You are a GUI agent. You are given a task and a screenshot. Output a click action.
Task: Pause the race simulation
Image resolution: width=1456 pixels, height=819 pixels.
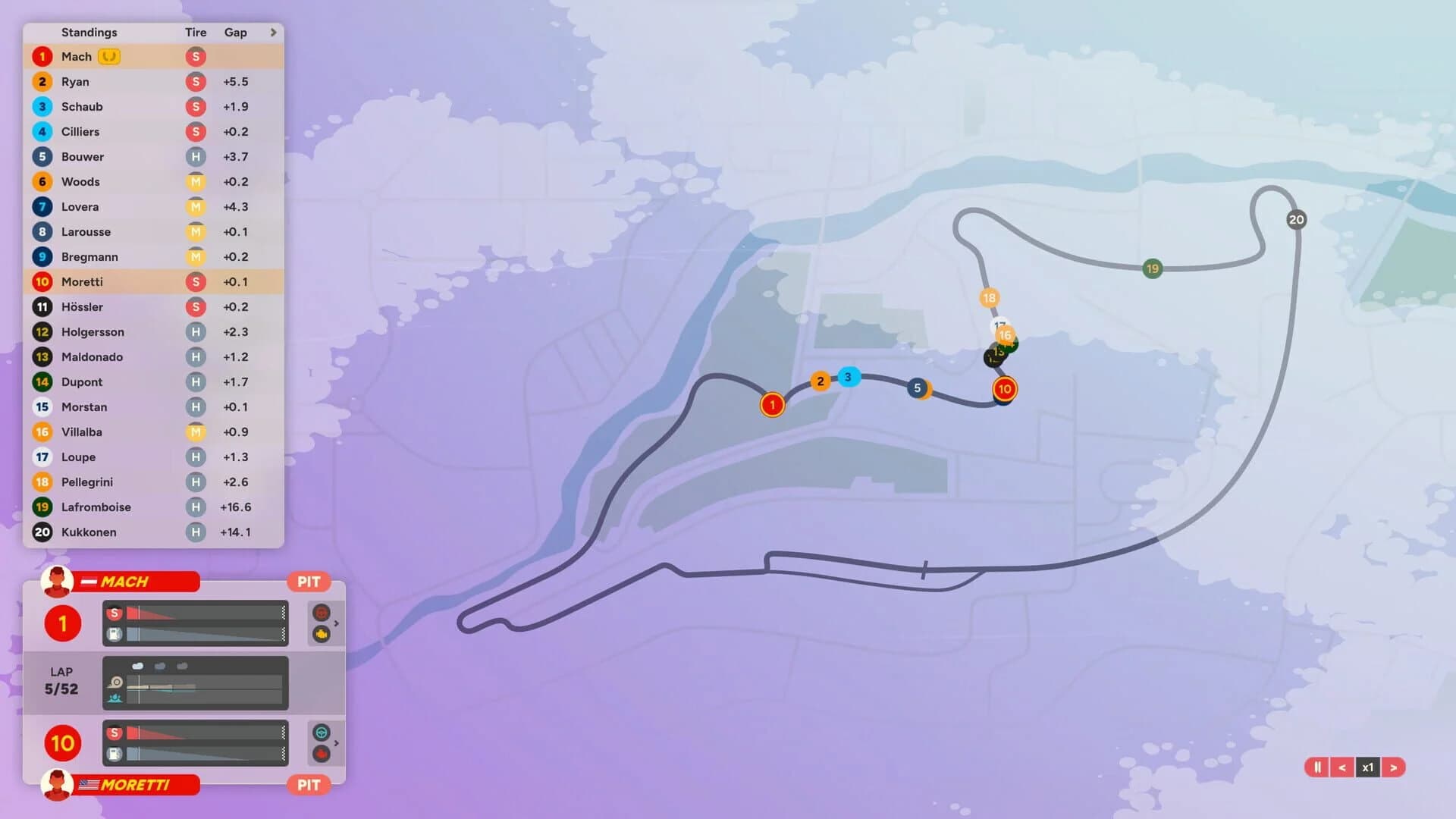1318,767
